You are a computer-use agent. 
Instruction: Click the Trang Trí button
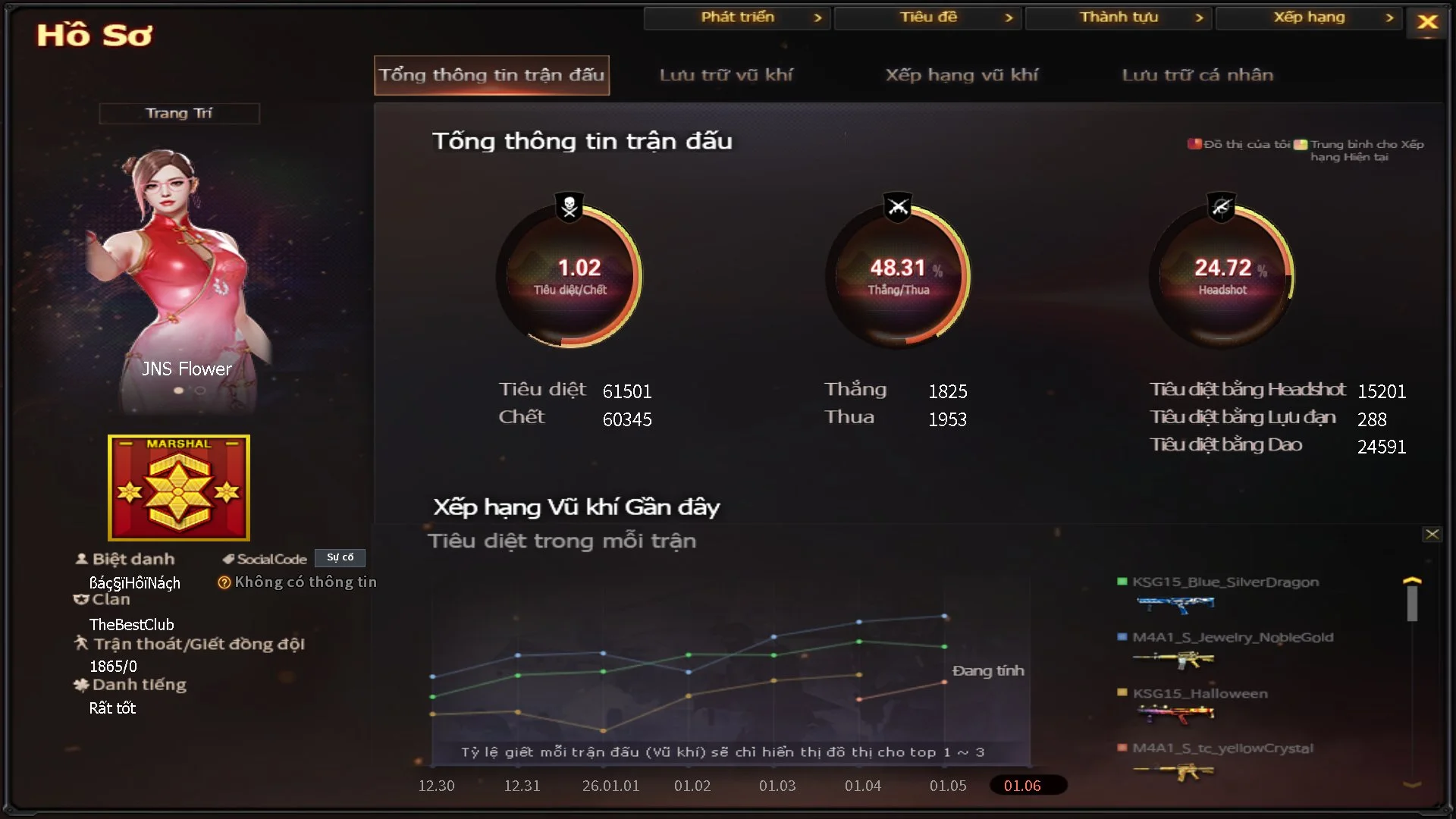point(179,112)
